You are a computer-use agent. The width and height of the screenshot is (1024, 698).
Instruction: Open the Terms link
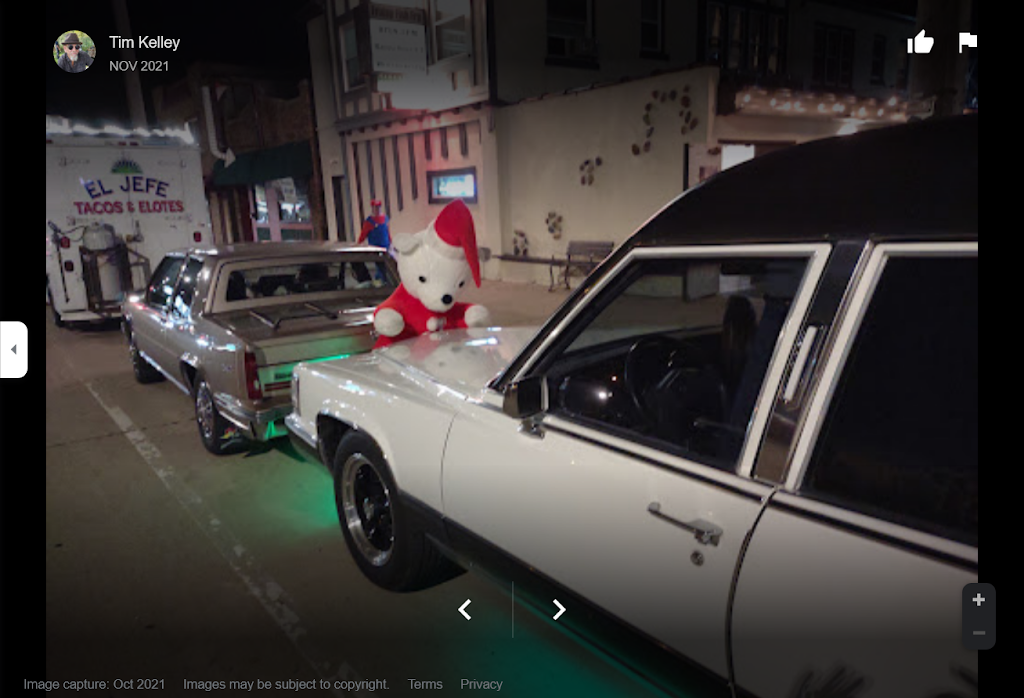pyautogui.click(x=425, y=684)
